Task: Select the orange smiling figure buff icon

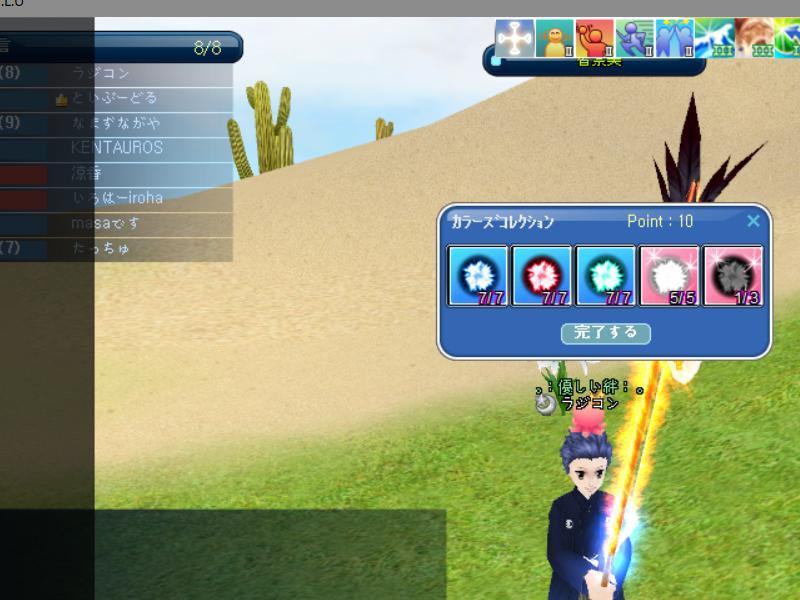Action: (554, 39)
